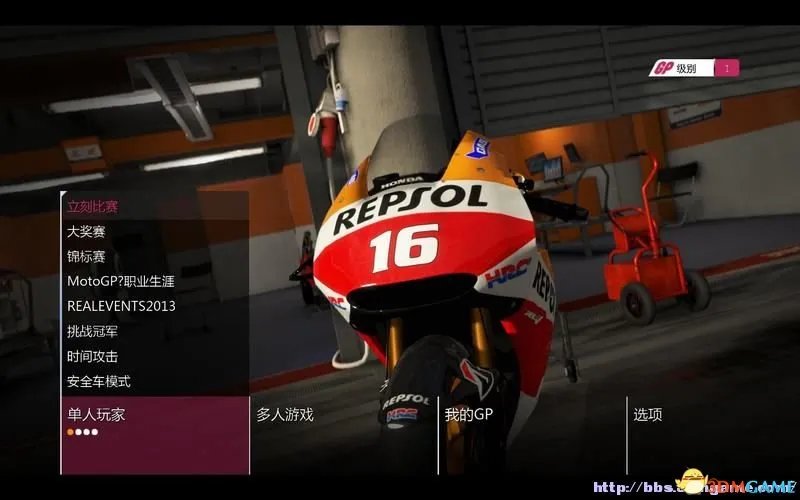Select 立刻比赛 instant race entry
800x500 pixels.
(x=93, y=207)
